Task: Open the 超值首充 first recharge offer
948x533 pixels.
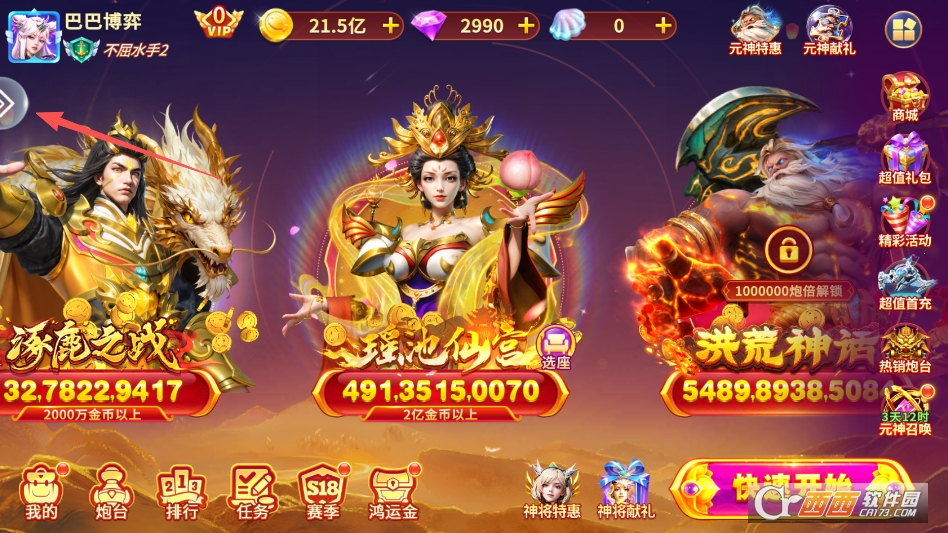Action: pyautogui.click(x=905, y=284)
